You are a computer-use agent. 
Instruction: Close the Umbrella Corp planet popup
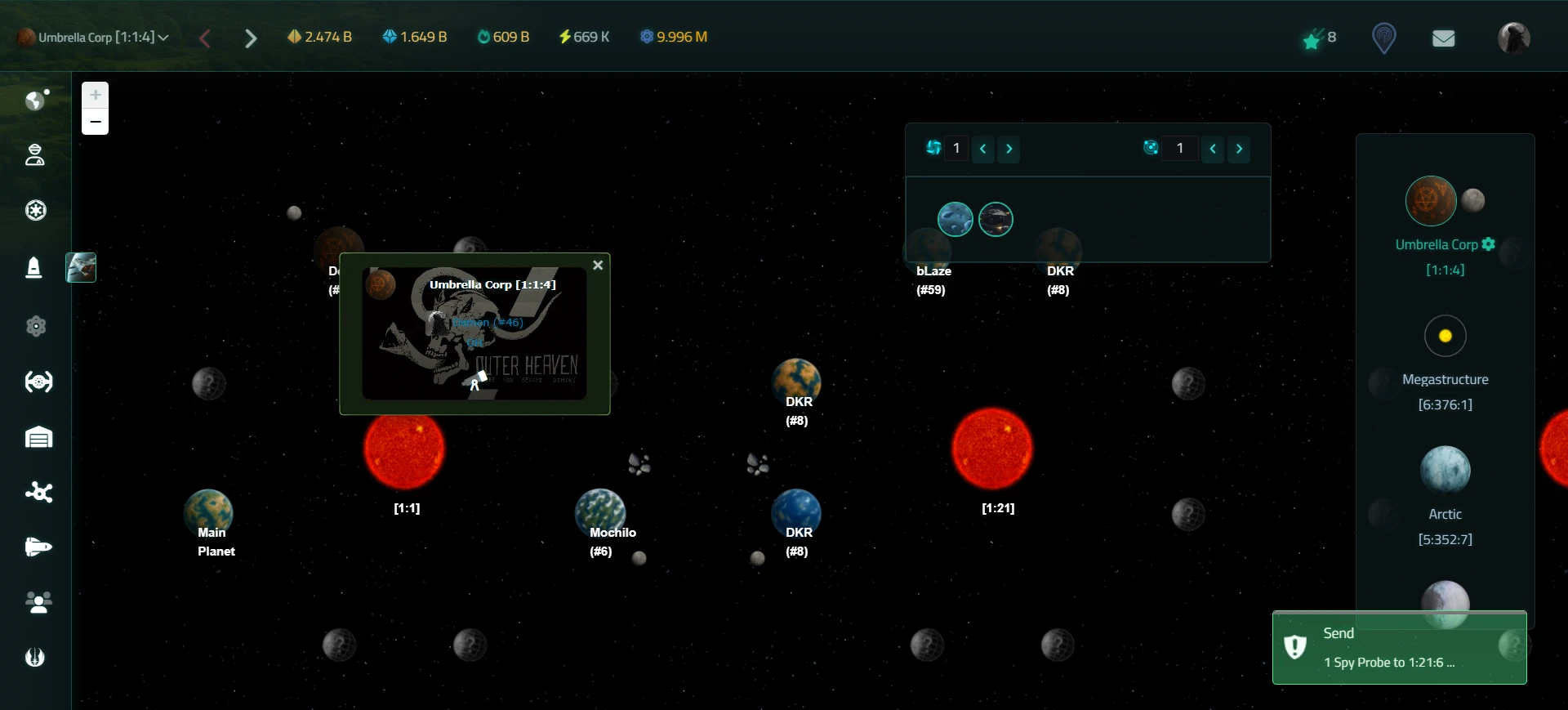pos(598,266)
